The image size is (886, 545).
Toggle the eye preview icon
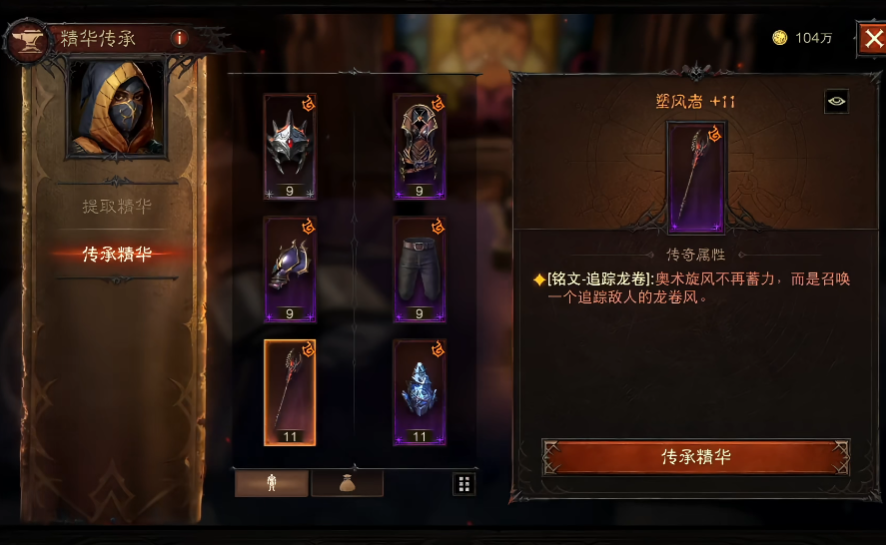coord(836,101)
